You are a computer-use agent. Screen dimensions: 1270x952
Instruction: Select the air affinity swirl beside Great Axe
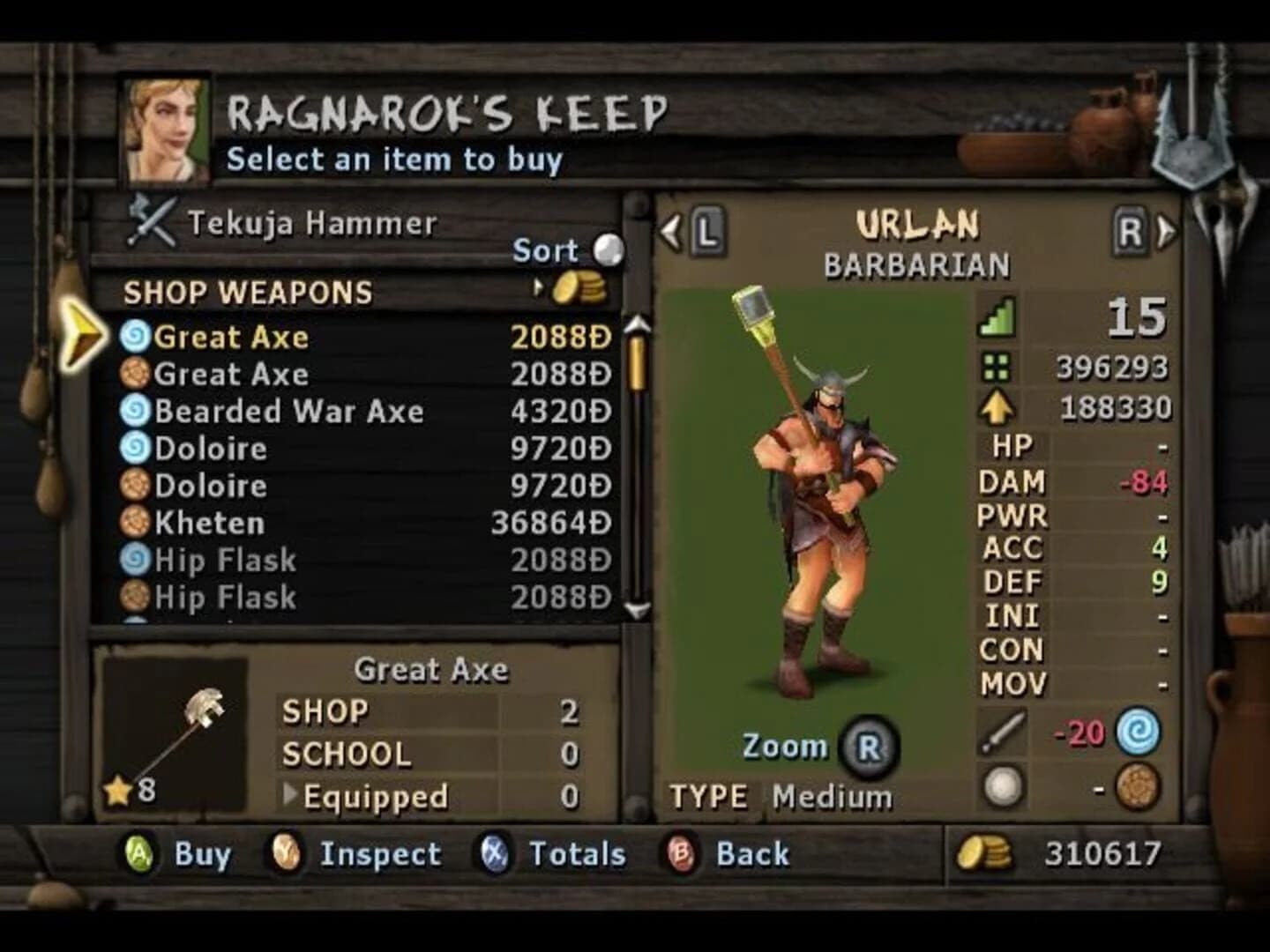coord(137,336)
